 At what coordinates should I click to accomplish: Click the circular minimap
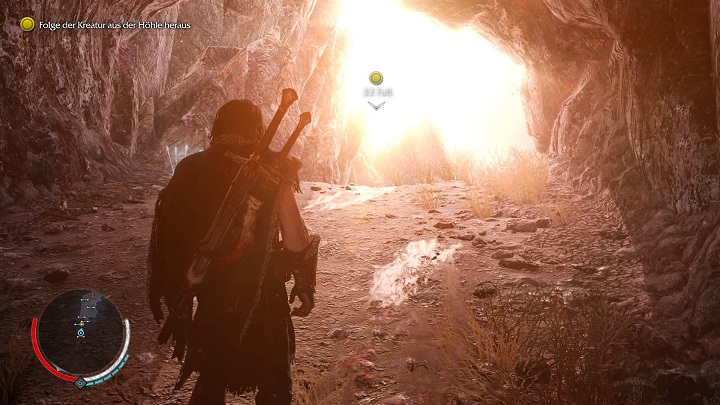81,333
